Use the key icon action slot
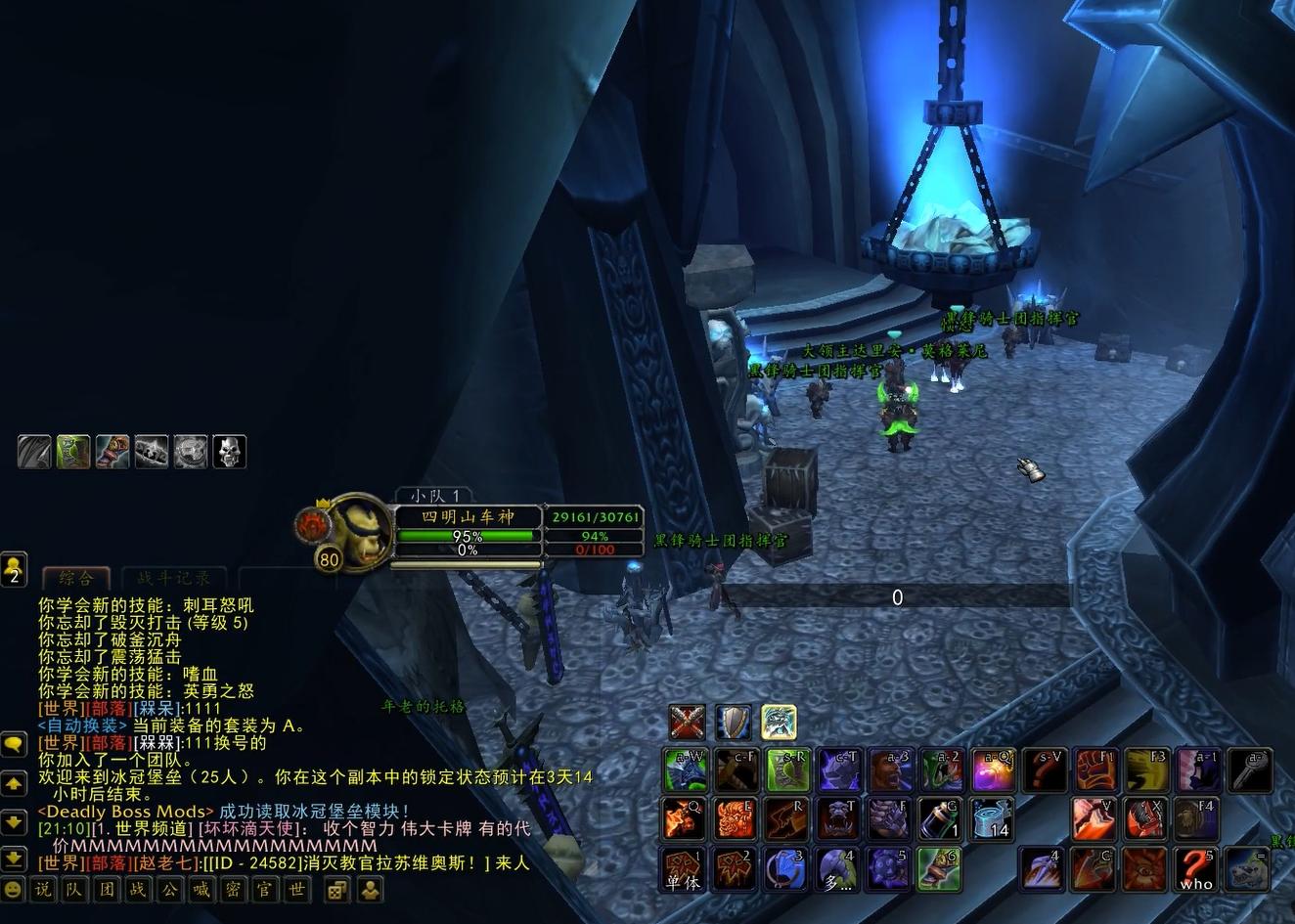Screen dimensions: 1295x924 (x=1249, y=770)
